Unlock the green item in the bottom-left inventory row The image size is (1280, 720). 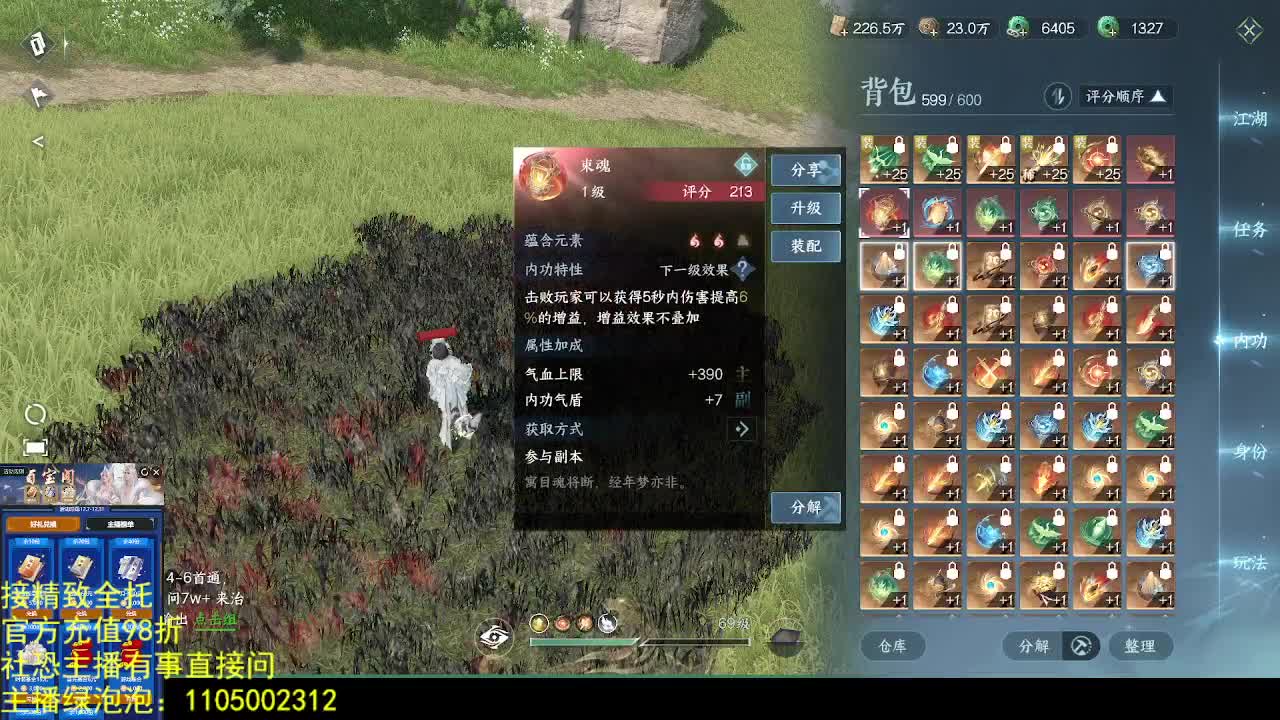tap(898, 571)
